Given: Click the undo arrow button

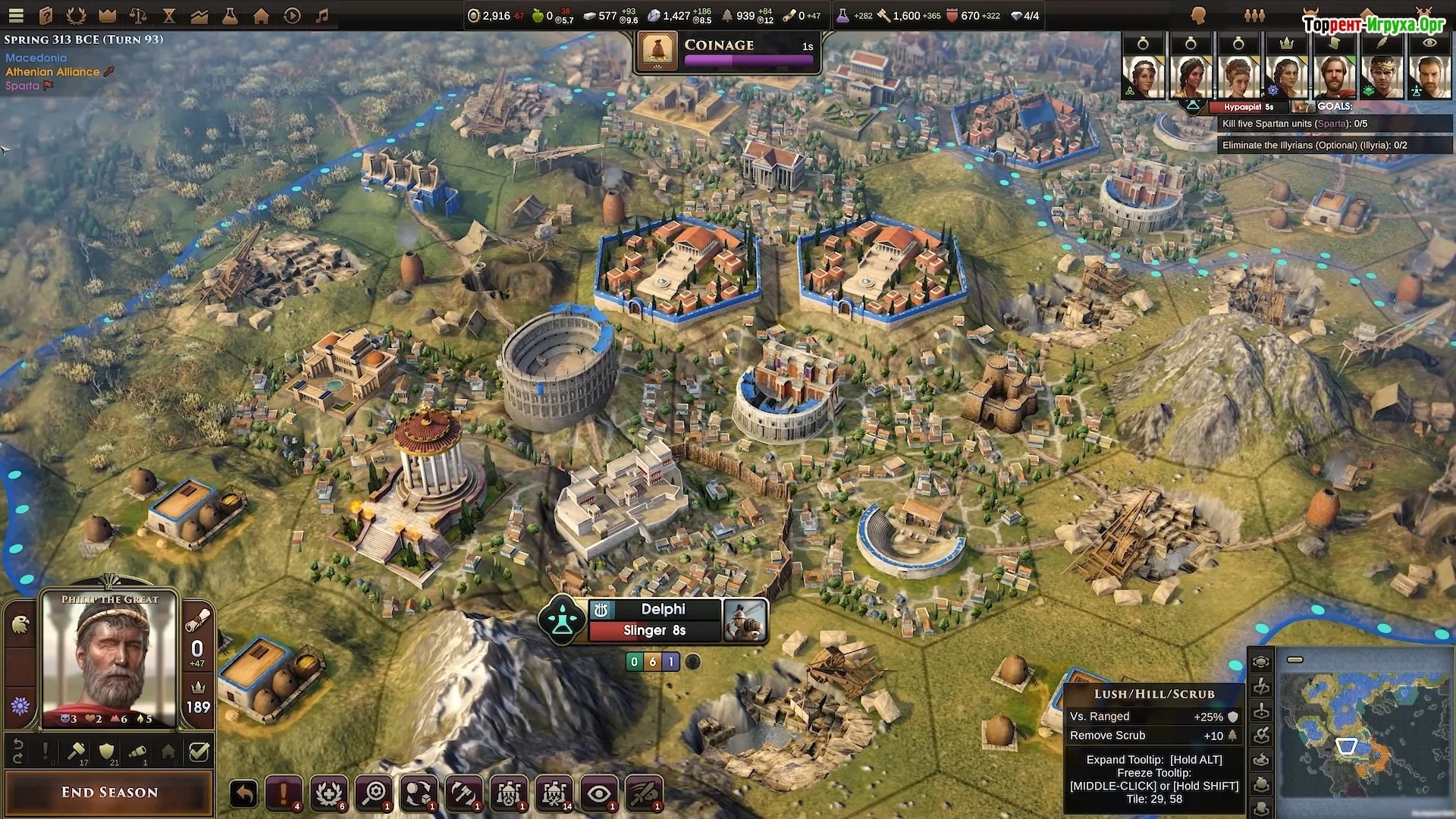Looking at the screenshot, I should point(243,794).
